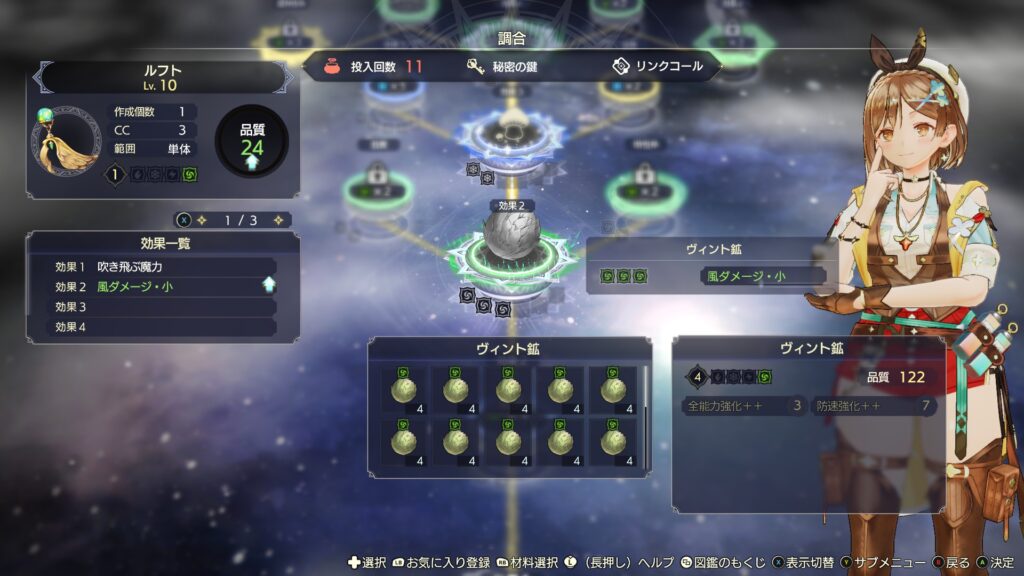
Task: Click the 防速強化++ trait entry
Action: click(872, 406)
